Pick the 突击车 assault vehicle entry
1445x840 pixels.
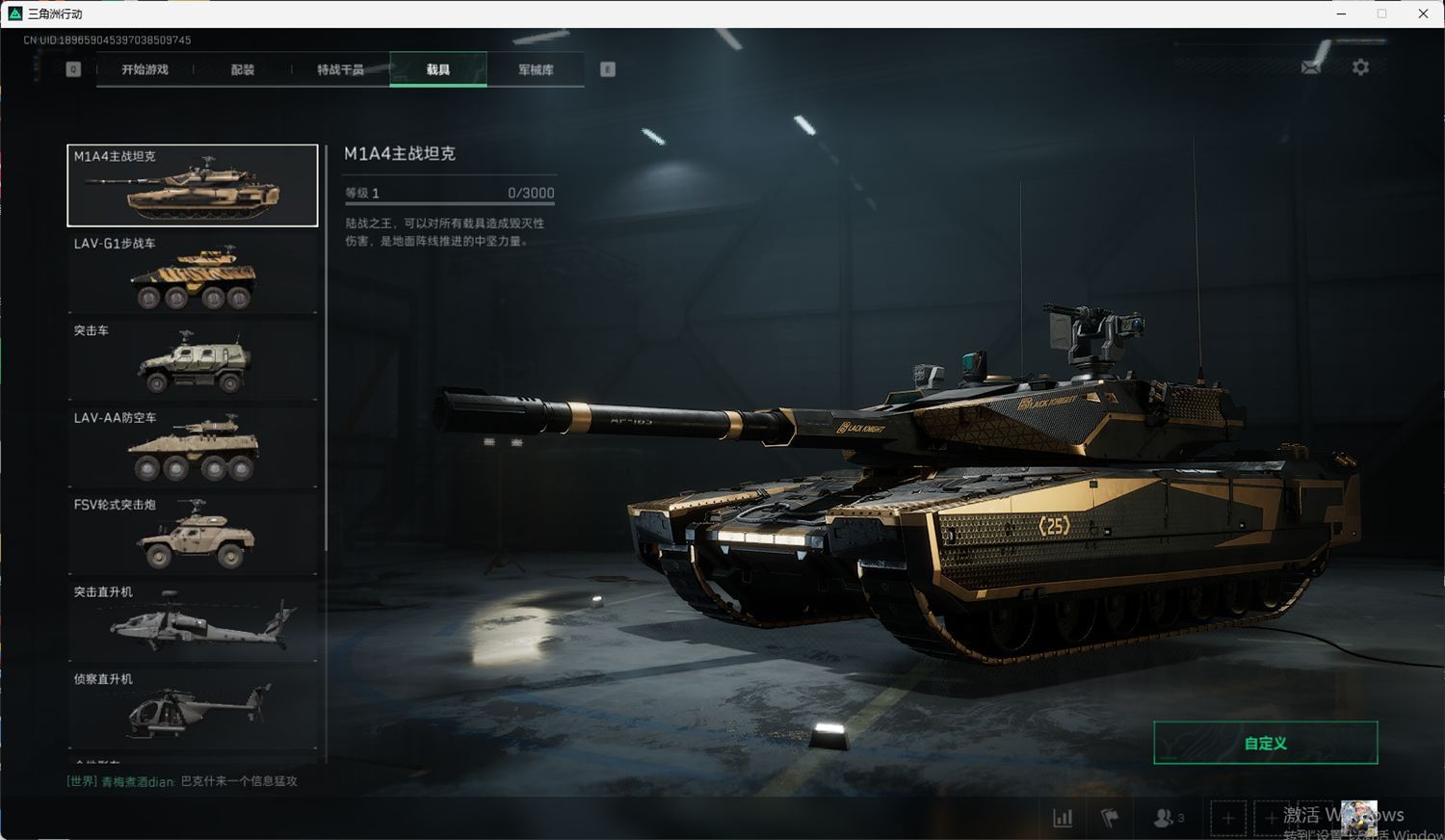point(193,359)
